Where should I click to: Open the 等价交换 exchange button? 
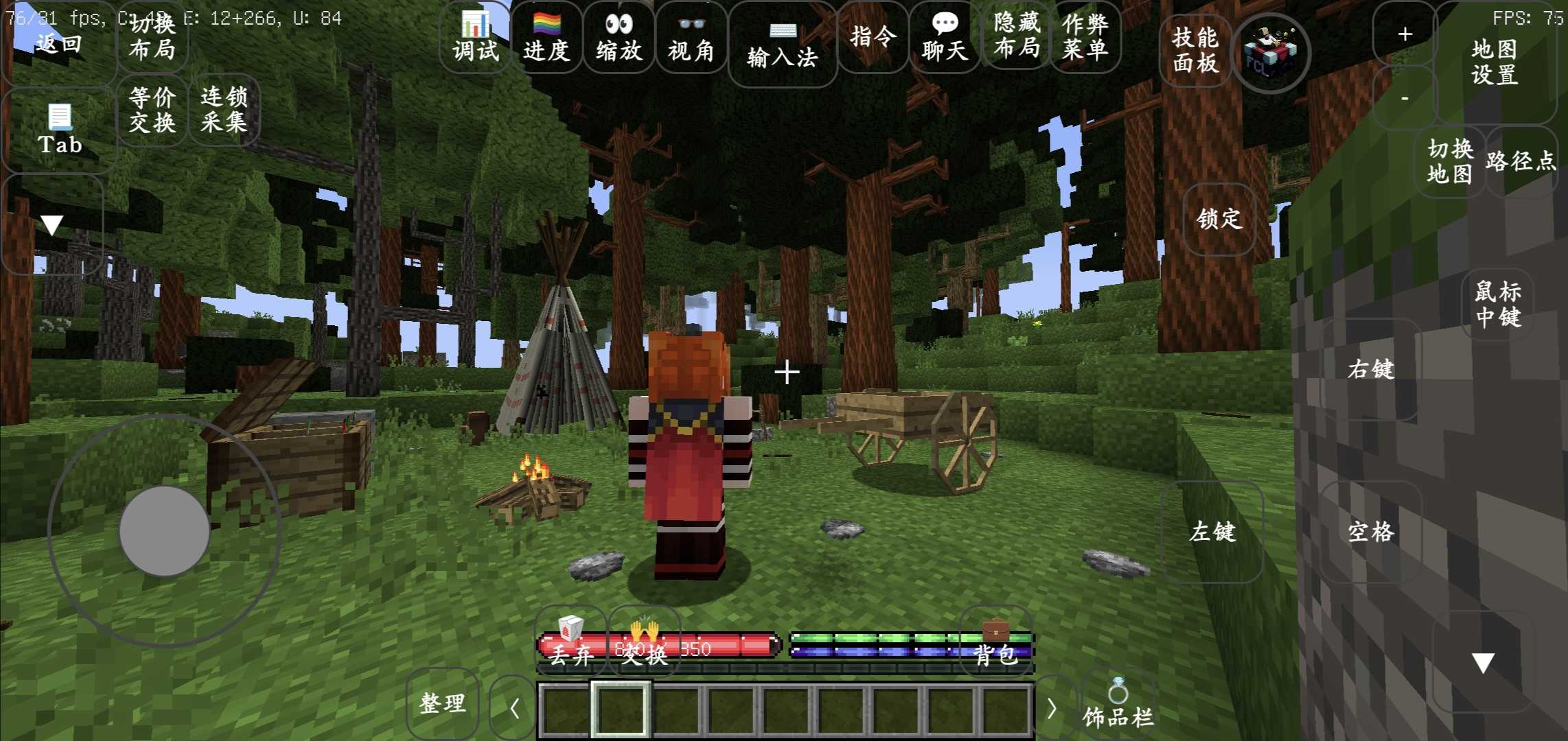coord(152,110)
